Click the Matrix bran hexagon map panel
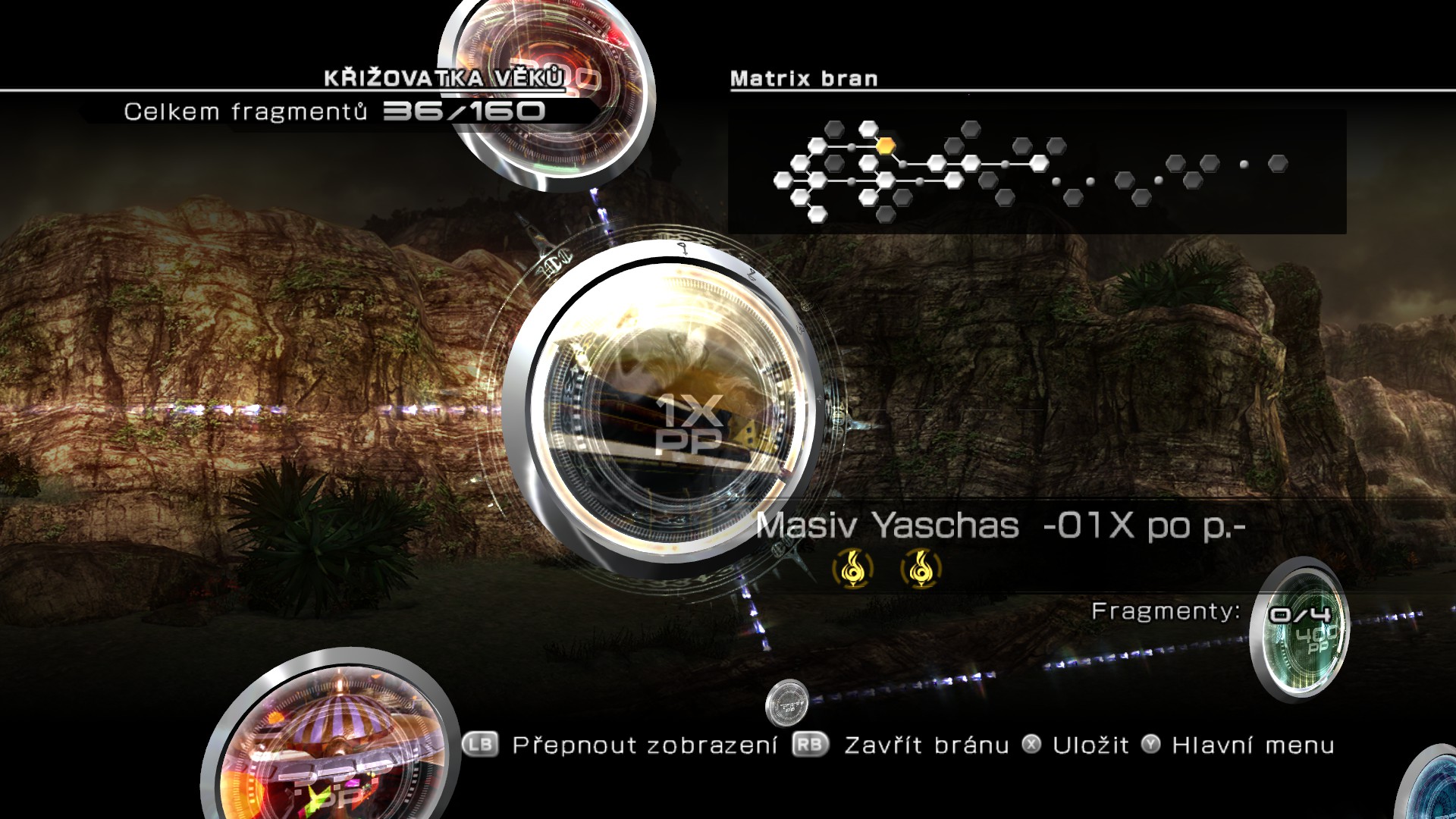 1037,171
